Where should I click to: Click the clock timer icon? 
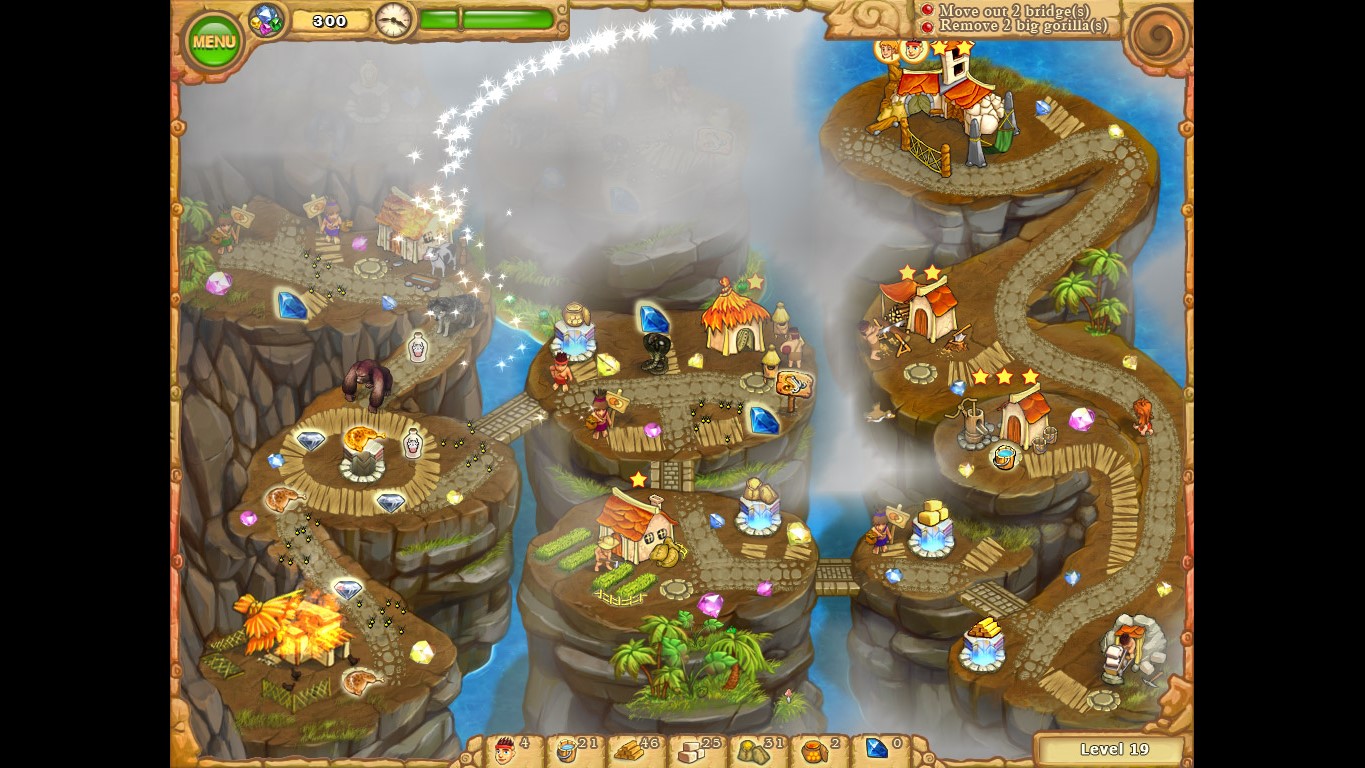pyautogui.click(x=394, y=20)
